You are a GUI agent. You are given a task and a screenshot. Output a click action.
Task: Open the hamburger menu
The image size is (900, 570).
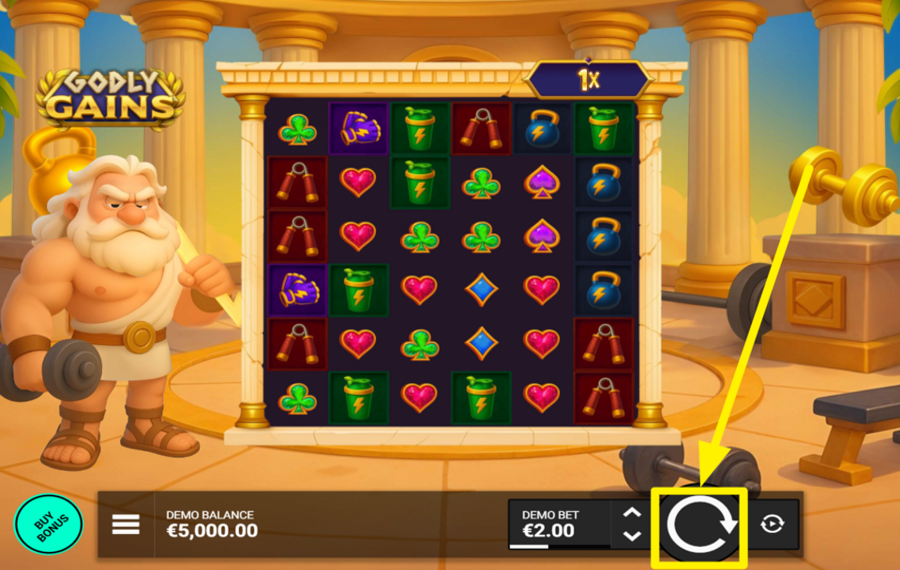point(126,525)
